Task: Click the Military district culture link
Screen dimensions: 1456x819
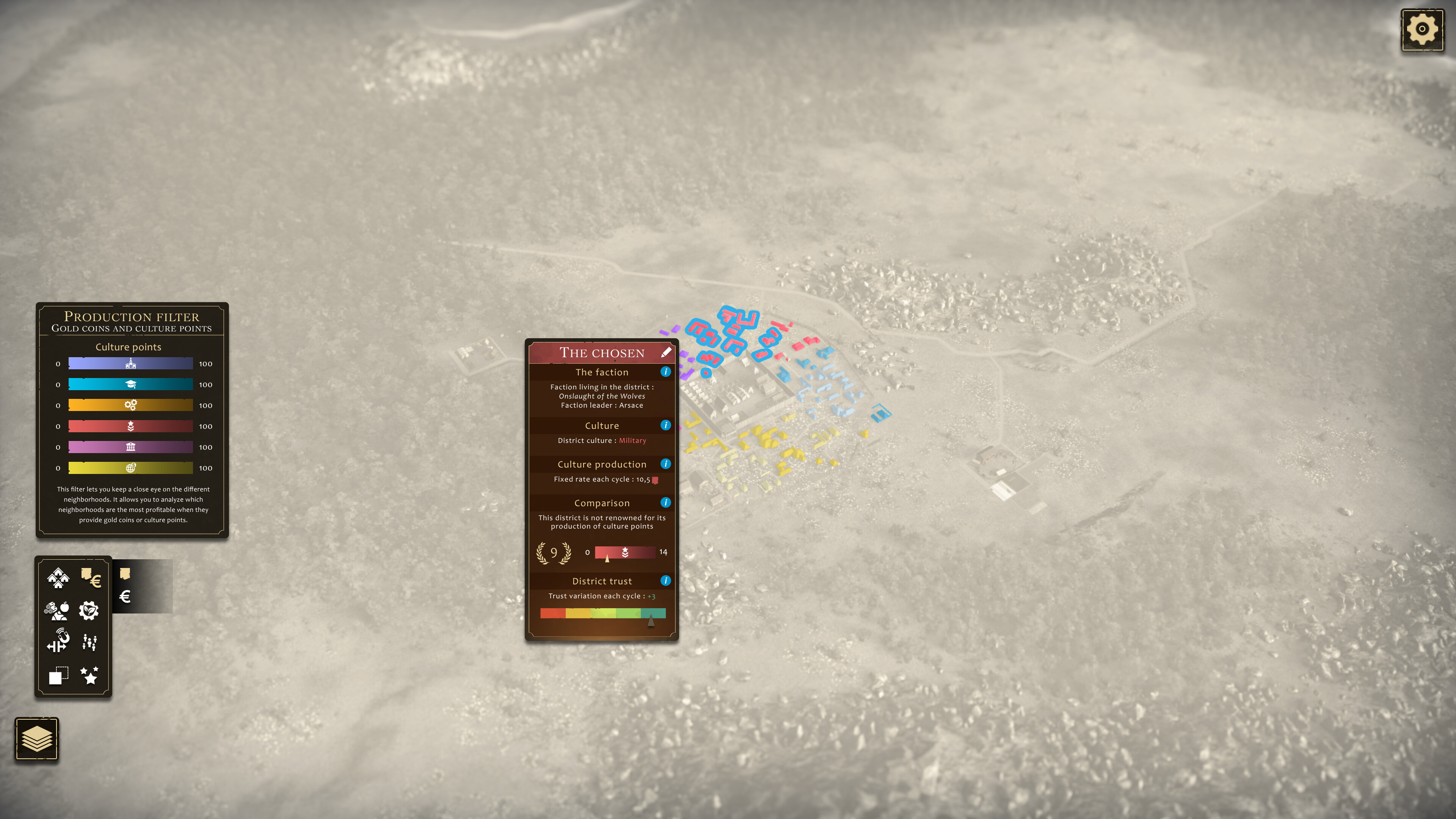Action: click(632, 440)
